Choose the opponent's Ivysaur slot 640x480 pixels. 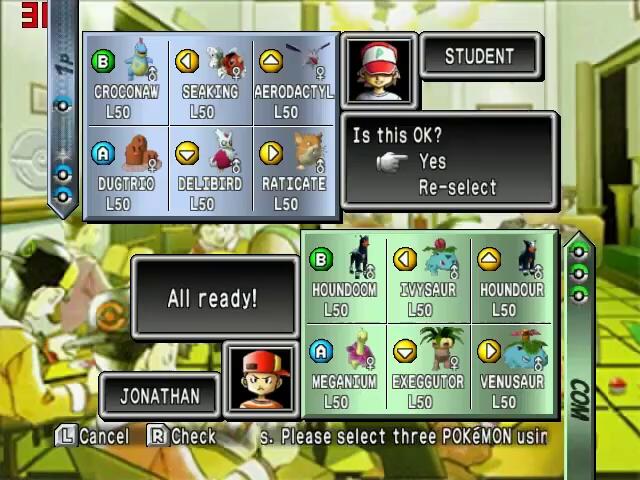(x=428, y=280)
